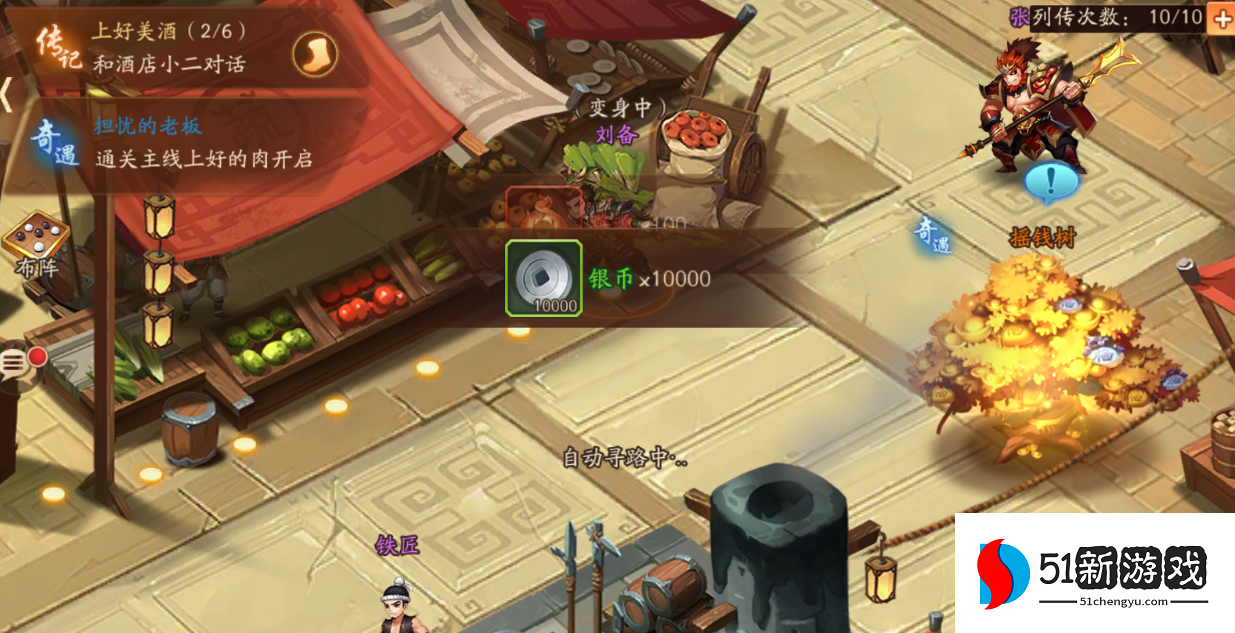Add more 列传 attempts with plus button
1235x633 pixels.
[x=1221, y=17]
